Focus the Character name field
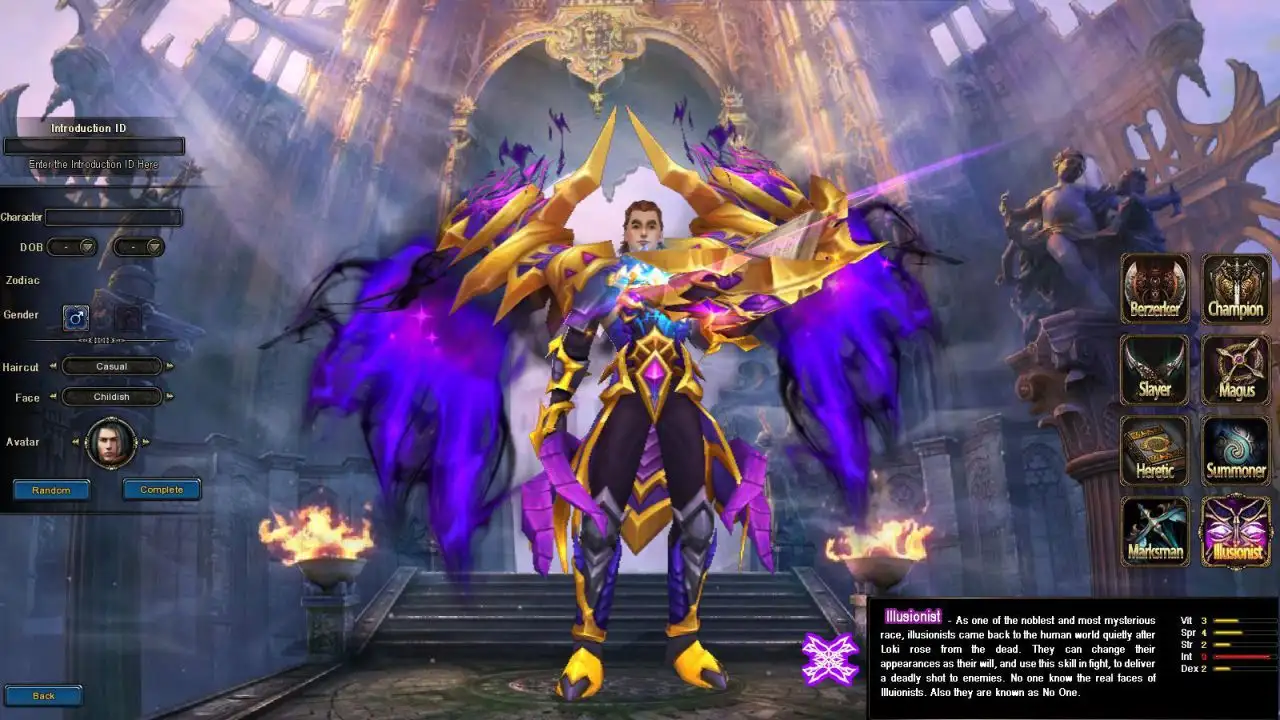Screen dimensions: 1280x720 click(x=113, y=217)
